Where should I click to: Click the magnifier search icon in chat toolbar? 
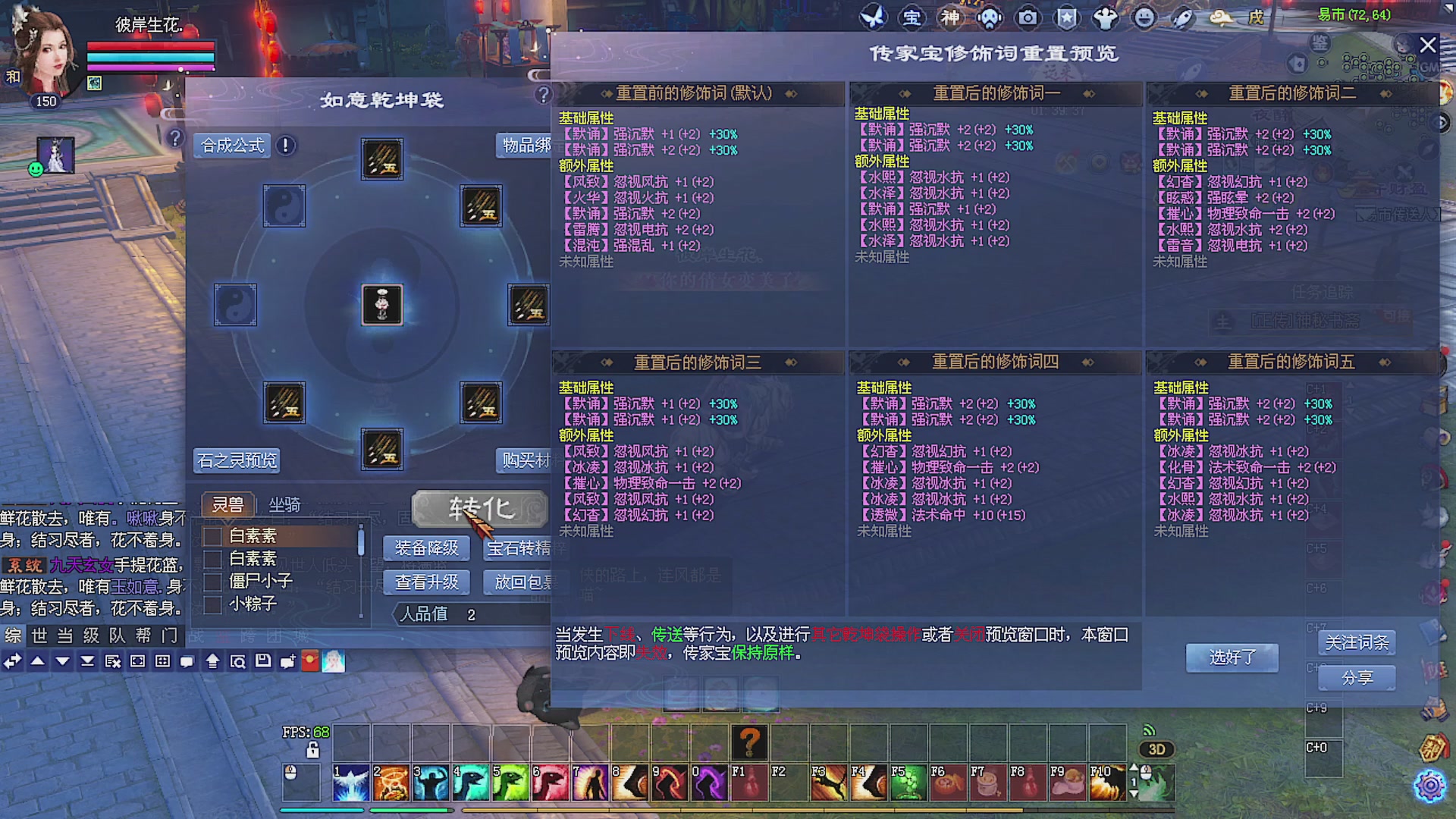(x=237, y=662)
